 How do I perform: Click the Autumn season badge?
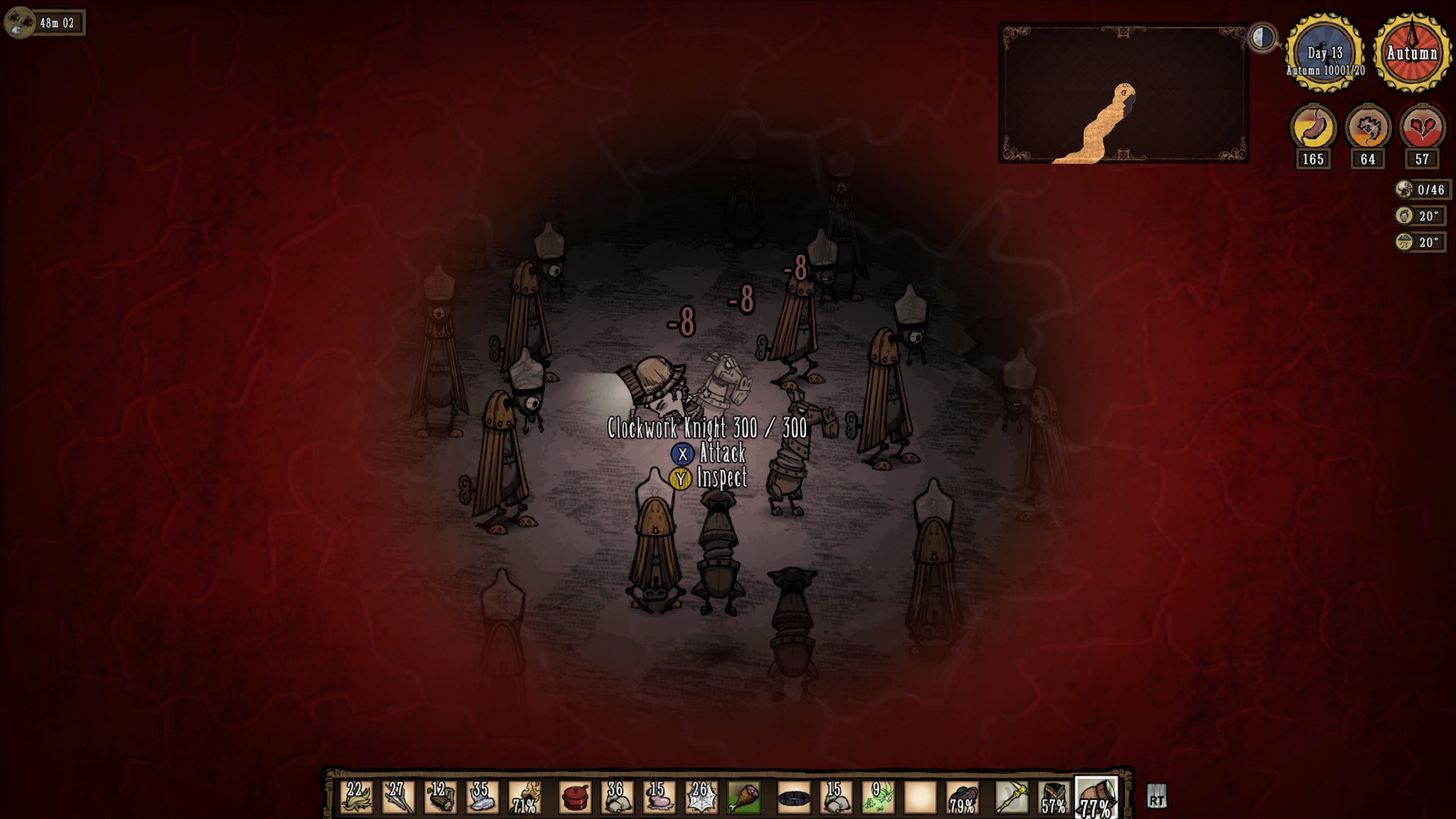pyautogui.click(x=1412, y=52)
